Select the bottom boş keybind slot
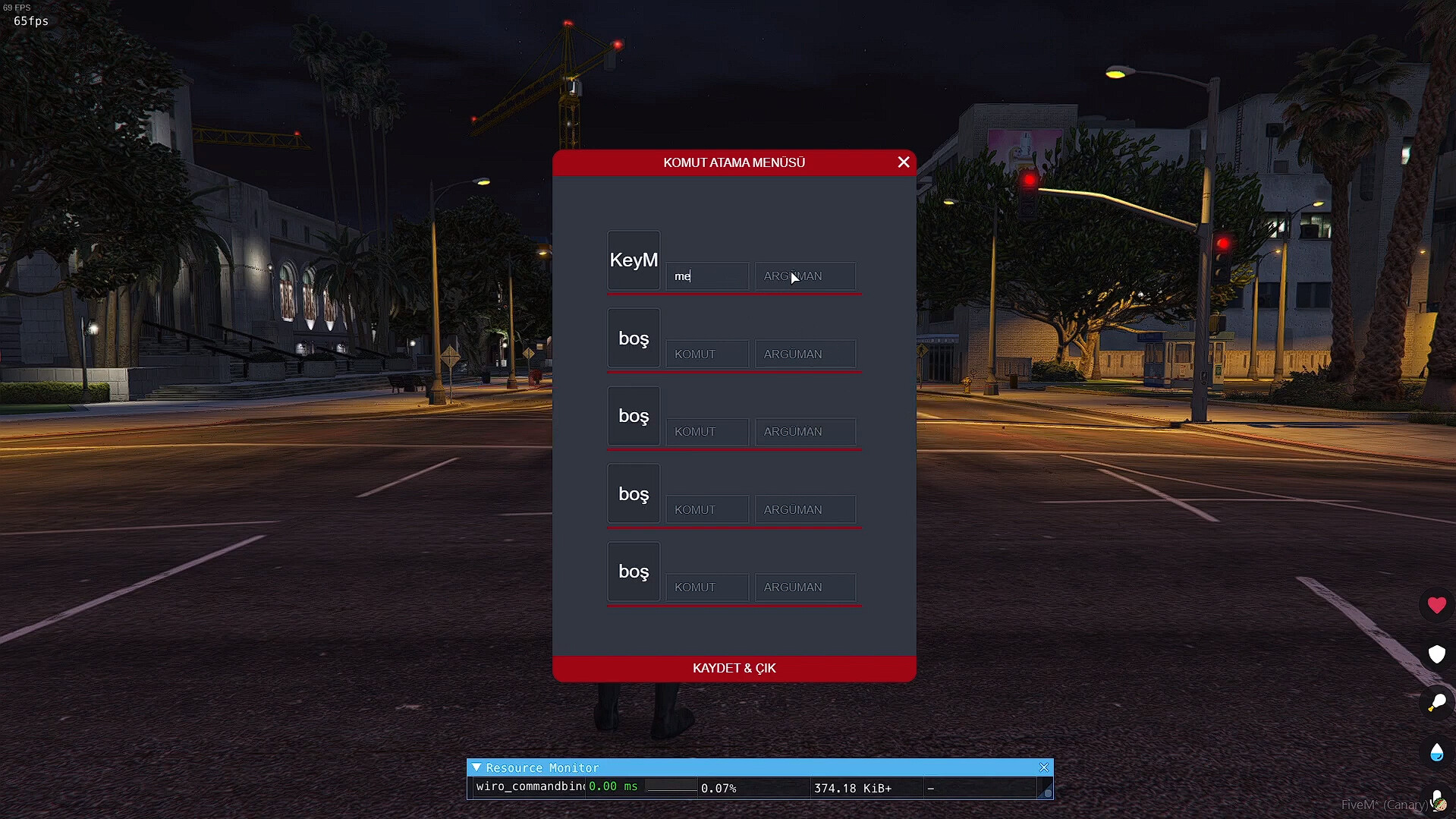1456x819 pixels. pyautogui.click(x=633, y=572)
